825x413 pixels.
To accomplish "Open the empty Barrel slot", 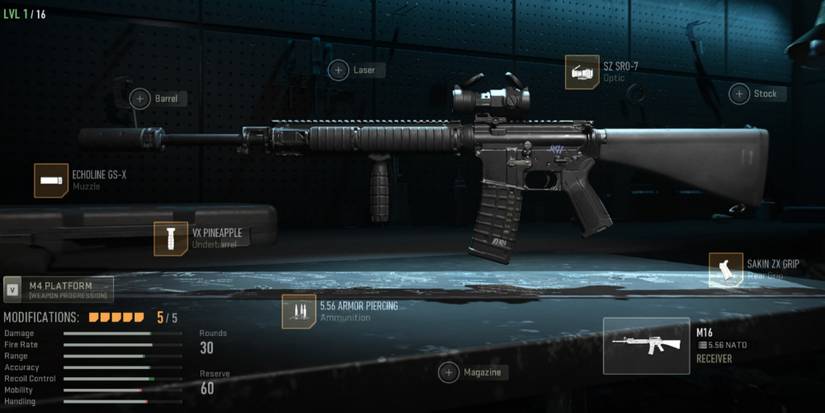I will (139, 98).
